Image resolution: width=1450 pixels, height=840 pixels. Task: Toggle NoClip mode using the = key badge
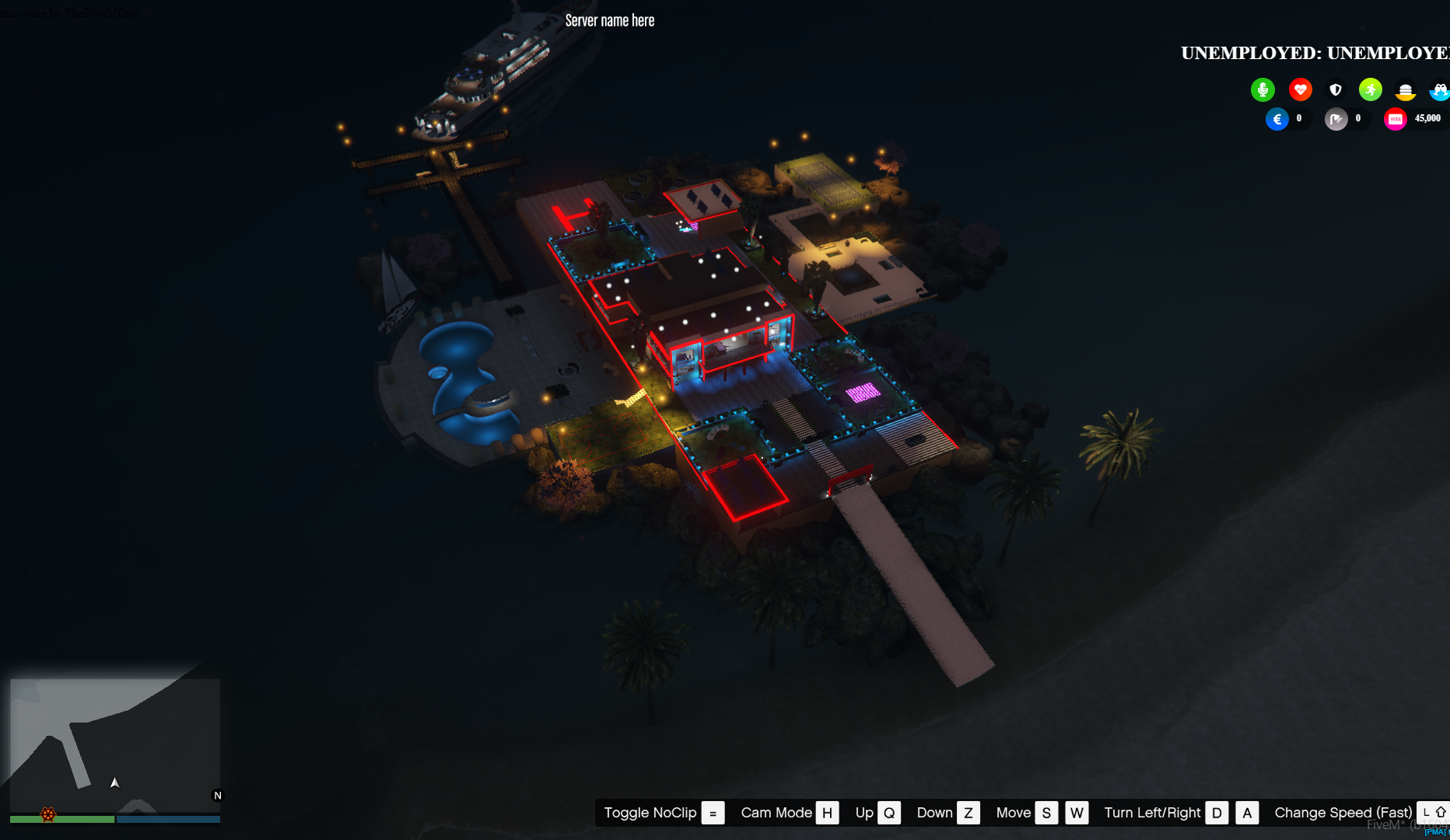[713, 812]
